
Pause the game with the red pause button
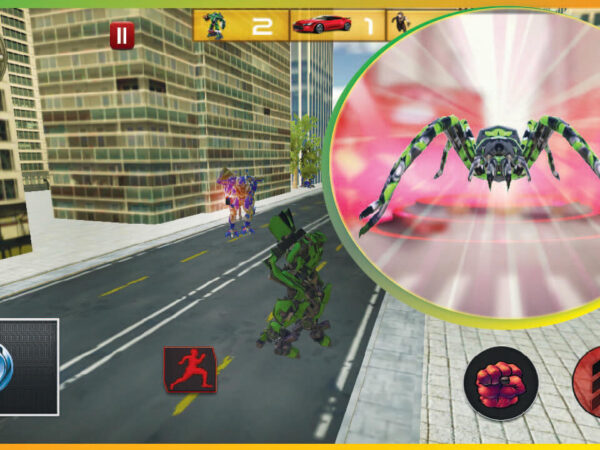[x=121, y=36]
